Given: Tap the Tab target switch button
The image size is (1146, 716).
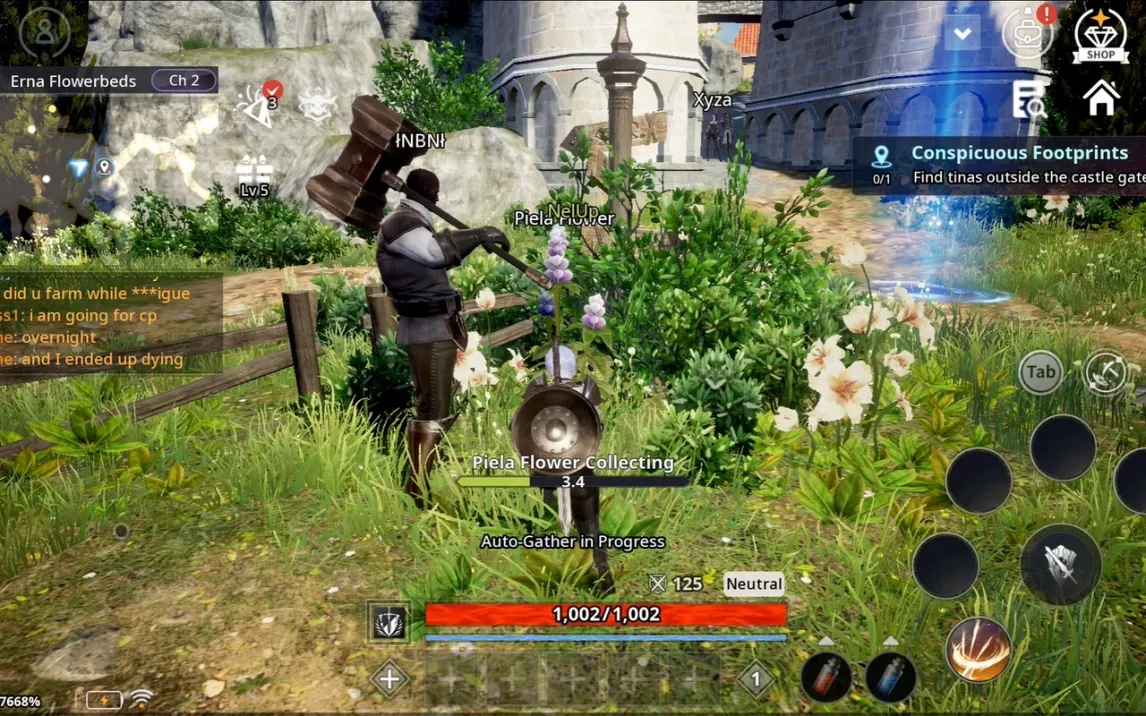Looking at the screenshot, I should pos(1040,372).
